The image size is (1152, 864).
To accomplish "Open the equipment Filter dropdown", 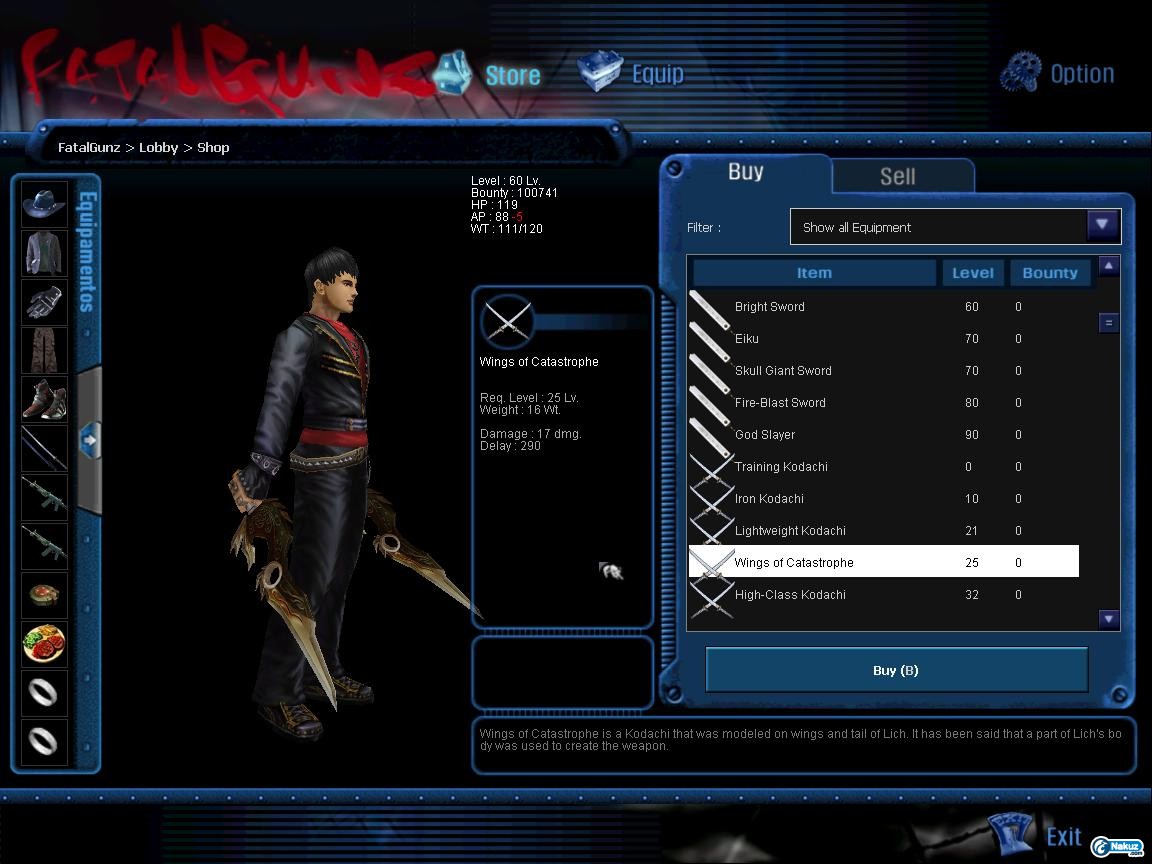I will 1102,226.
